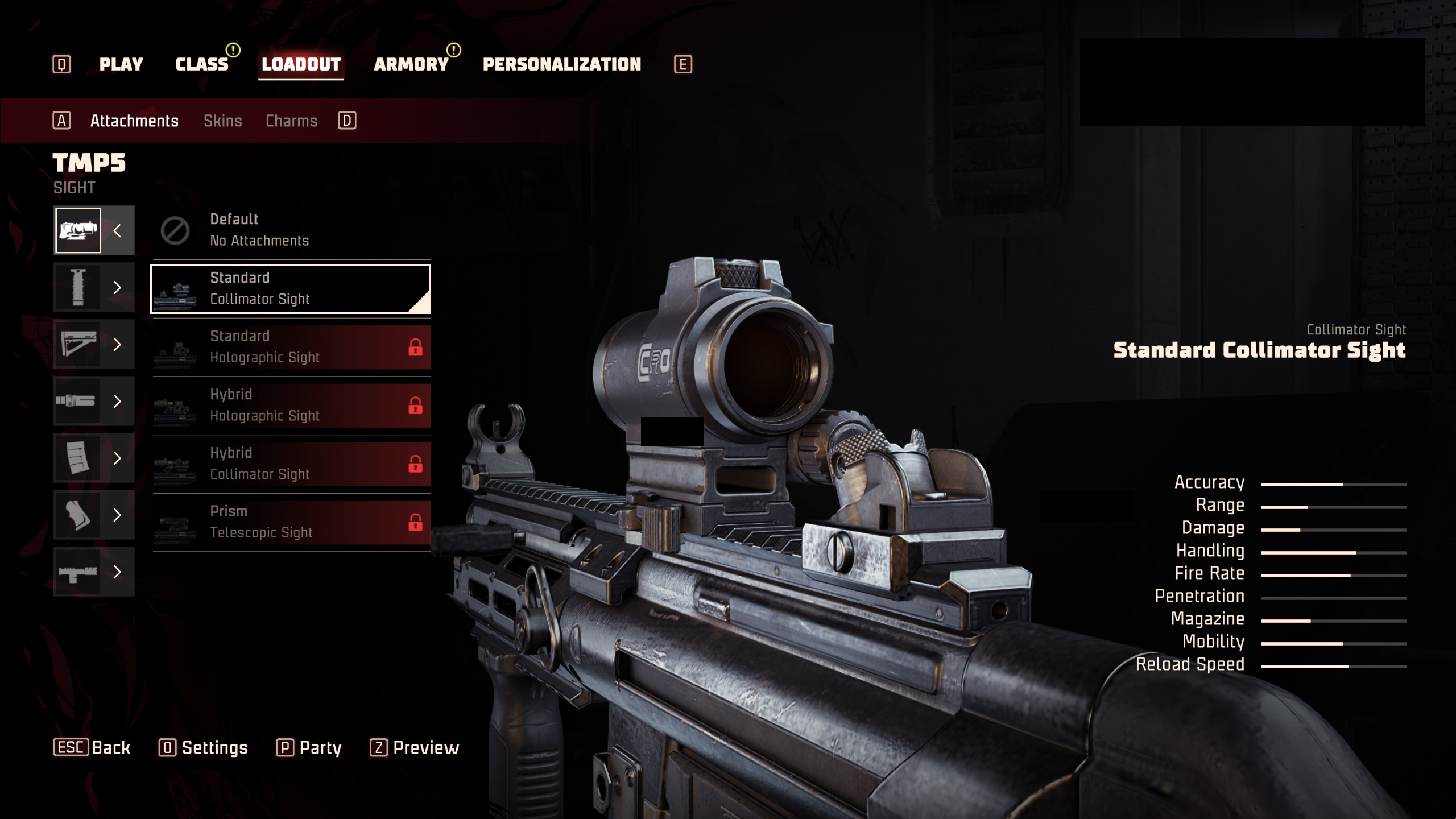The width and height of the screenshot is (1456, 819).
Task: Show the Attachments sub-tab
Action: (134, 121)
